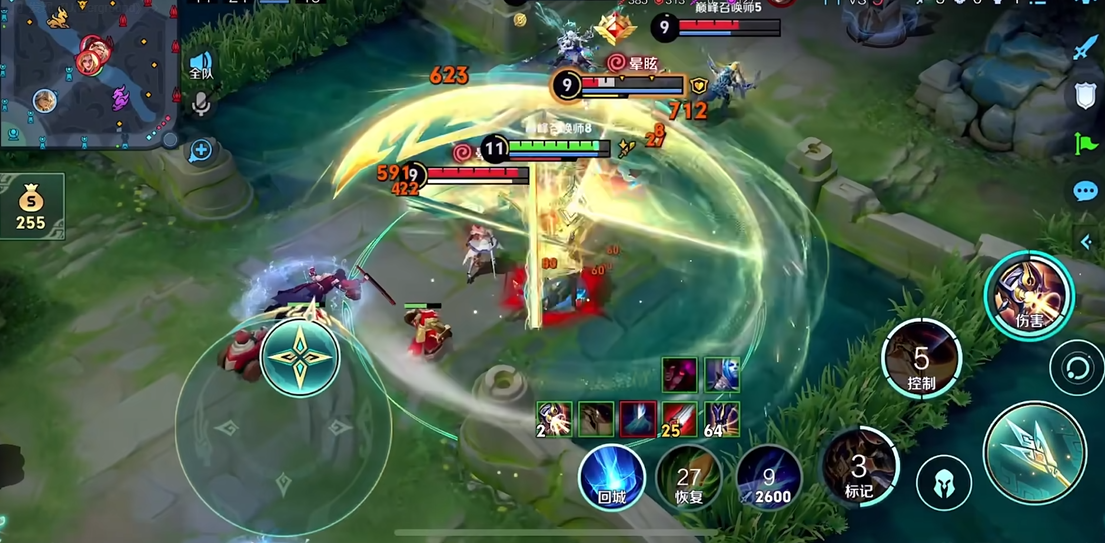Open the quick chat plus bubble
The height and width of the screenshot is (543, 1105).
point(201,151)
